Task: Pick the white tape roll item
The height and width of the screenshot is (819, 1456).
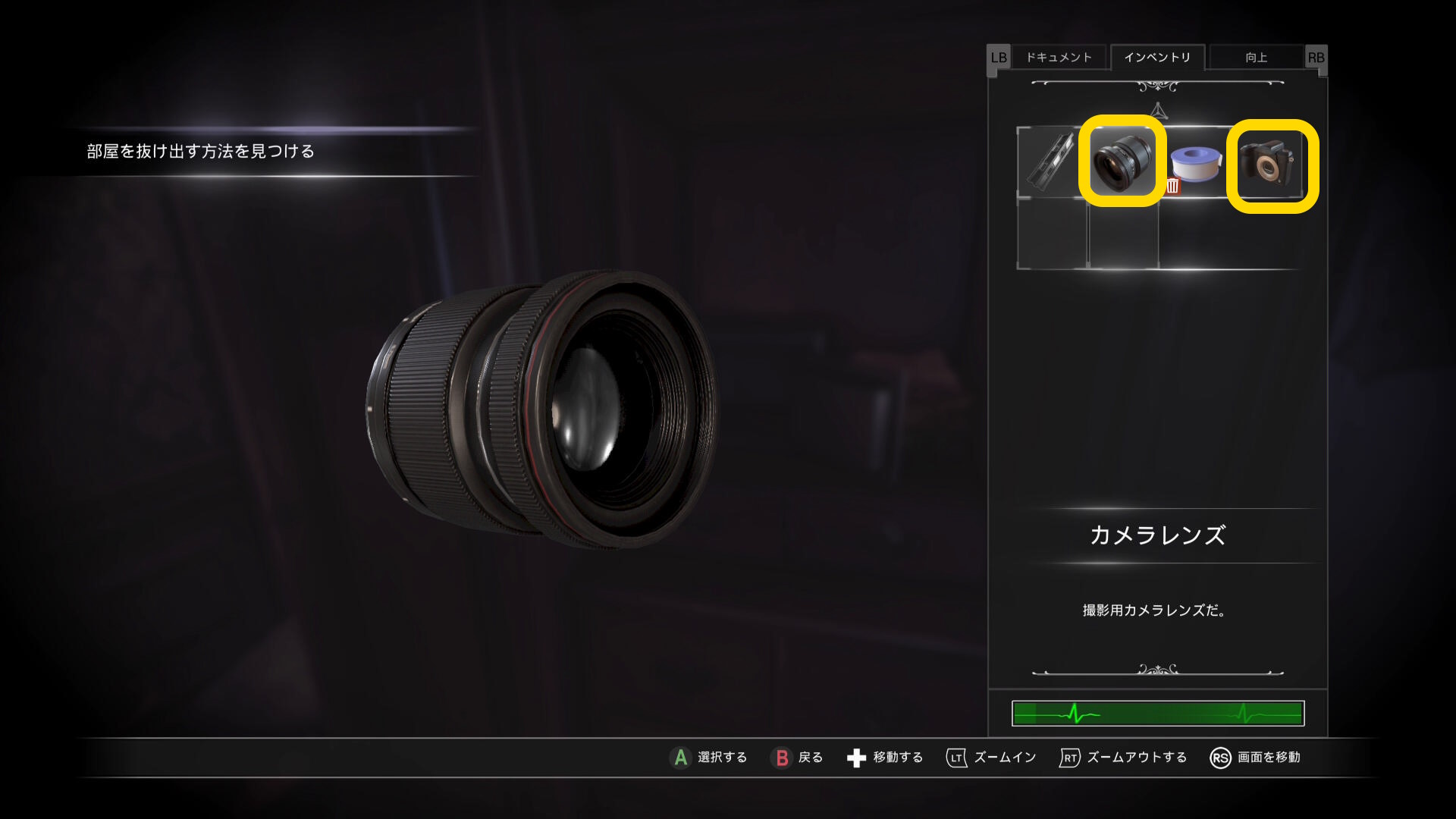Action: click(x=1197, y=162)
